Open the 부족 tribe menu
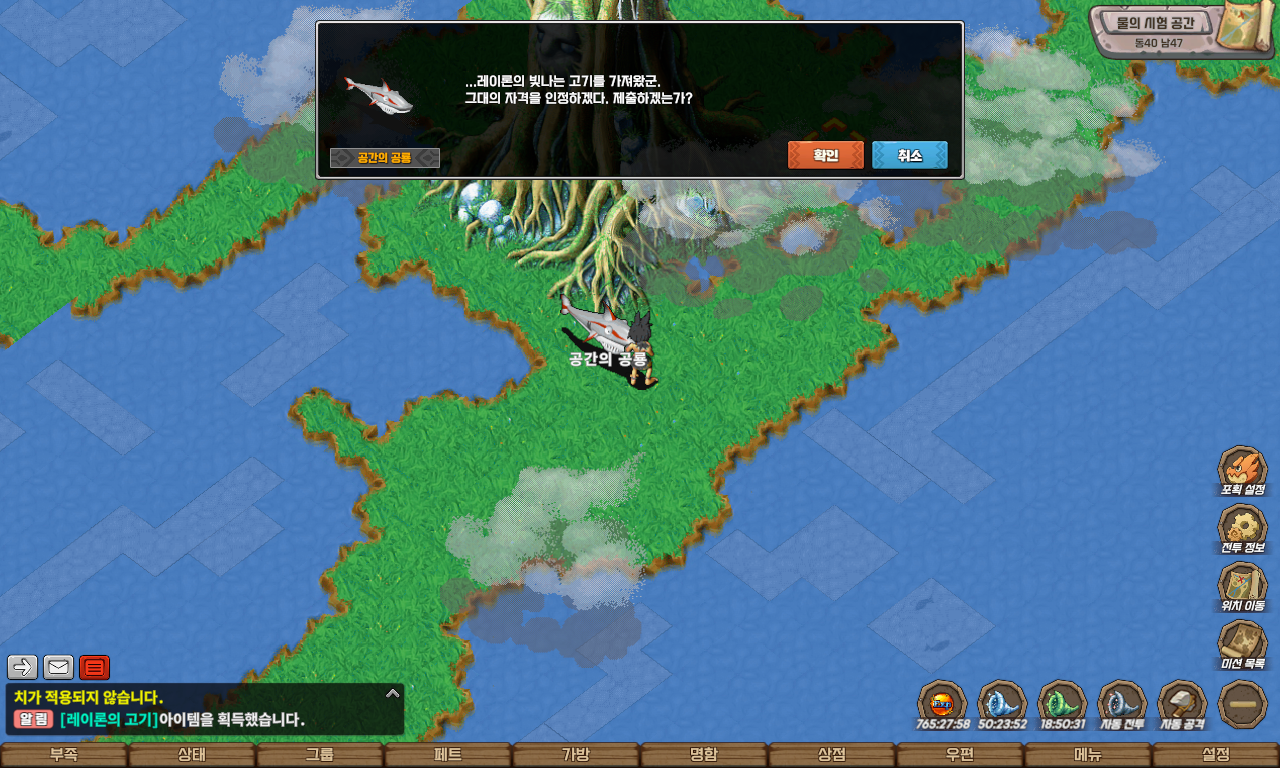The width and height of the screenshot is (1280, 768). pyautogui.click(x=64, y=755)
